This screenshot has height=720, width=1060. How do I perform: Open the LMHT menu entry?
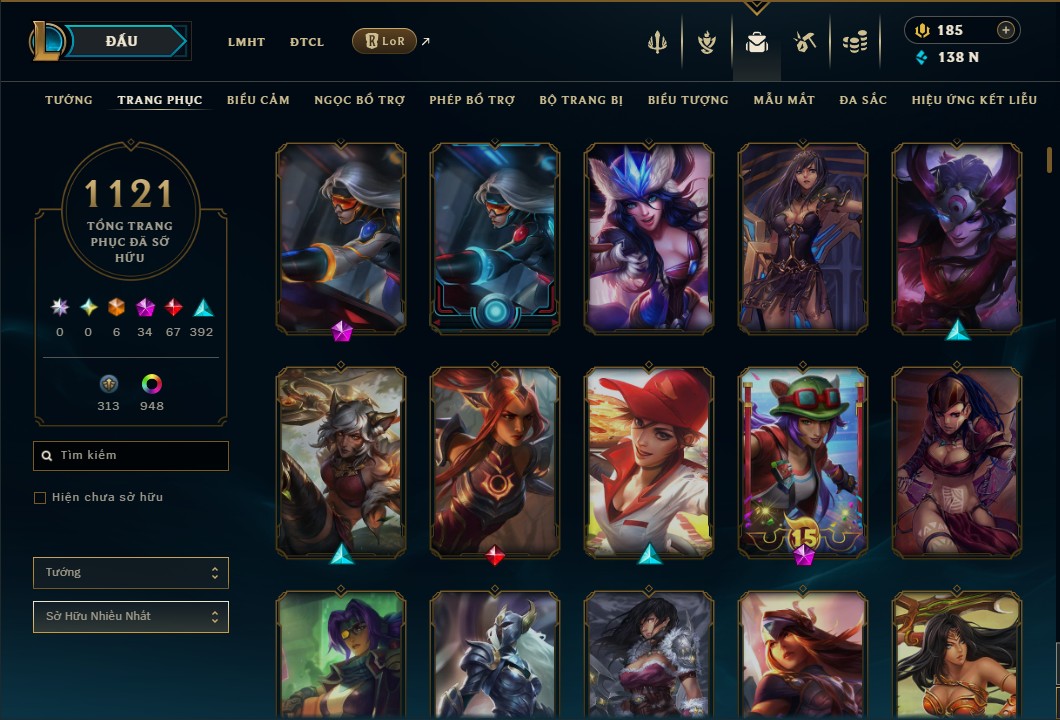[x=246, y=42]
